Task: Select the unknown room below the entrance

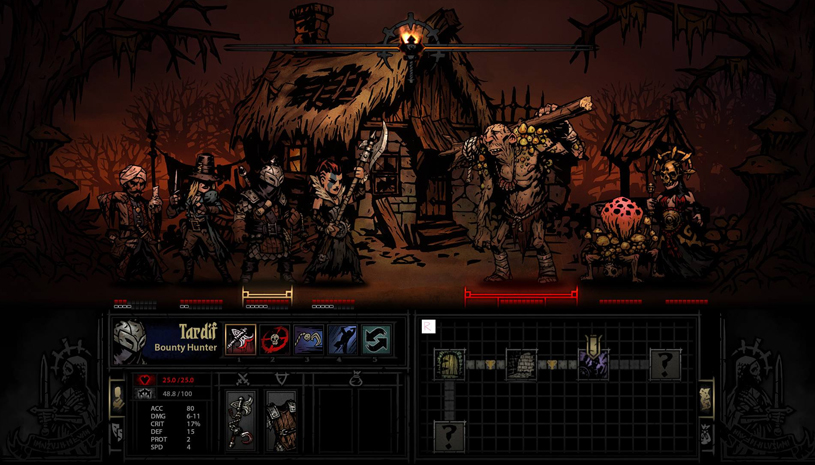Action: click(449, 436)
